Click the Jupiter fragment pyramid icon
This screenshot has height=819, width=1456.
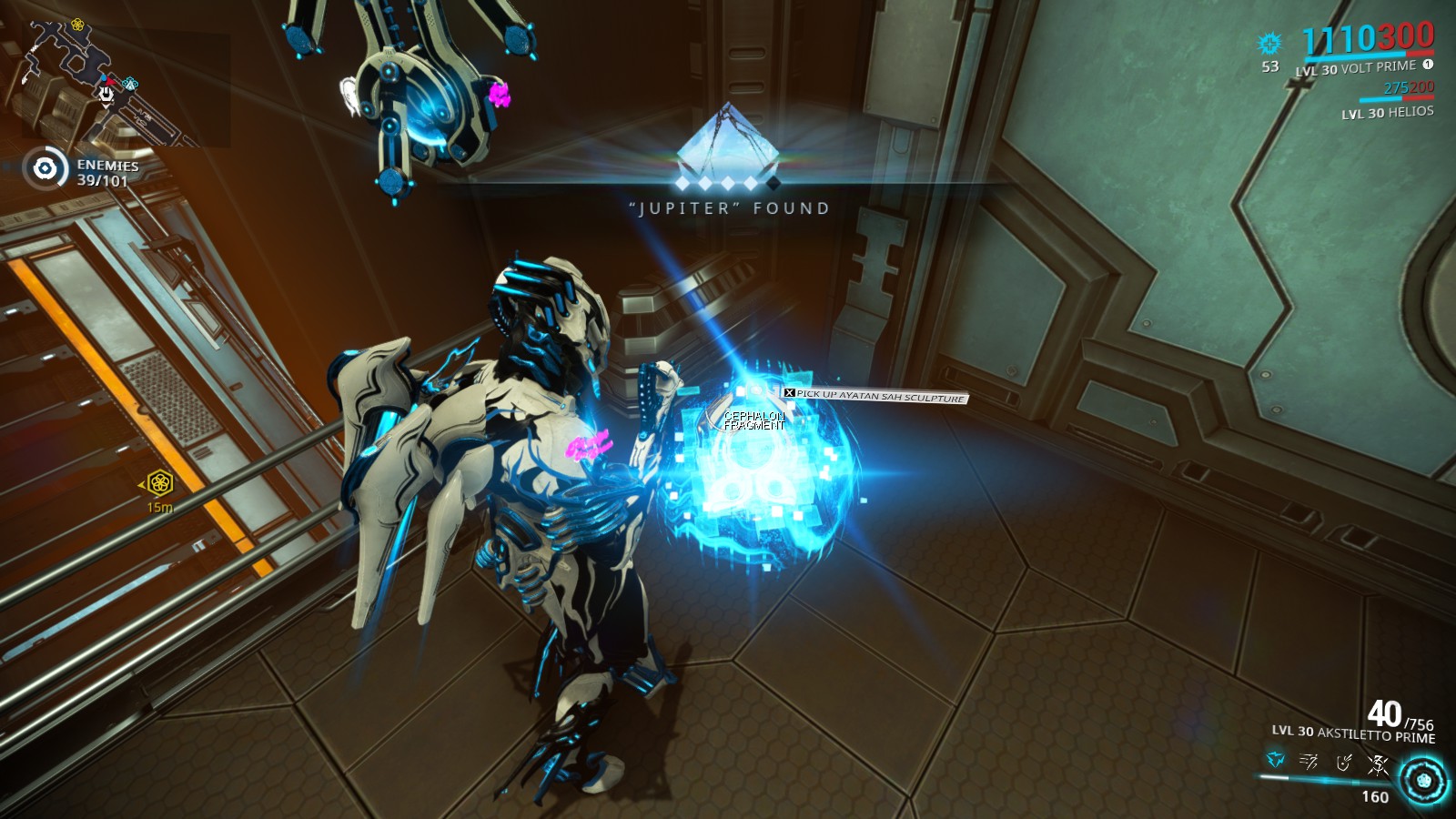[x=728, y=141]
